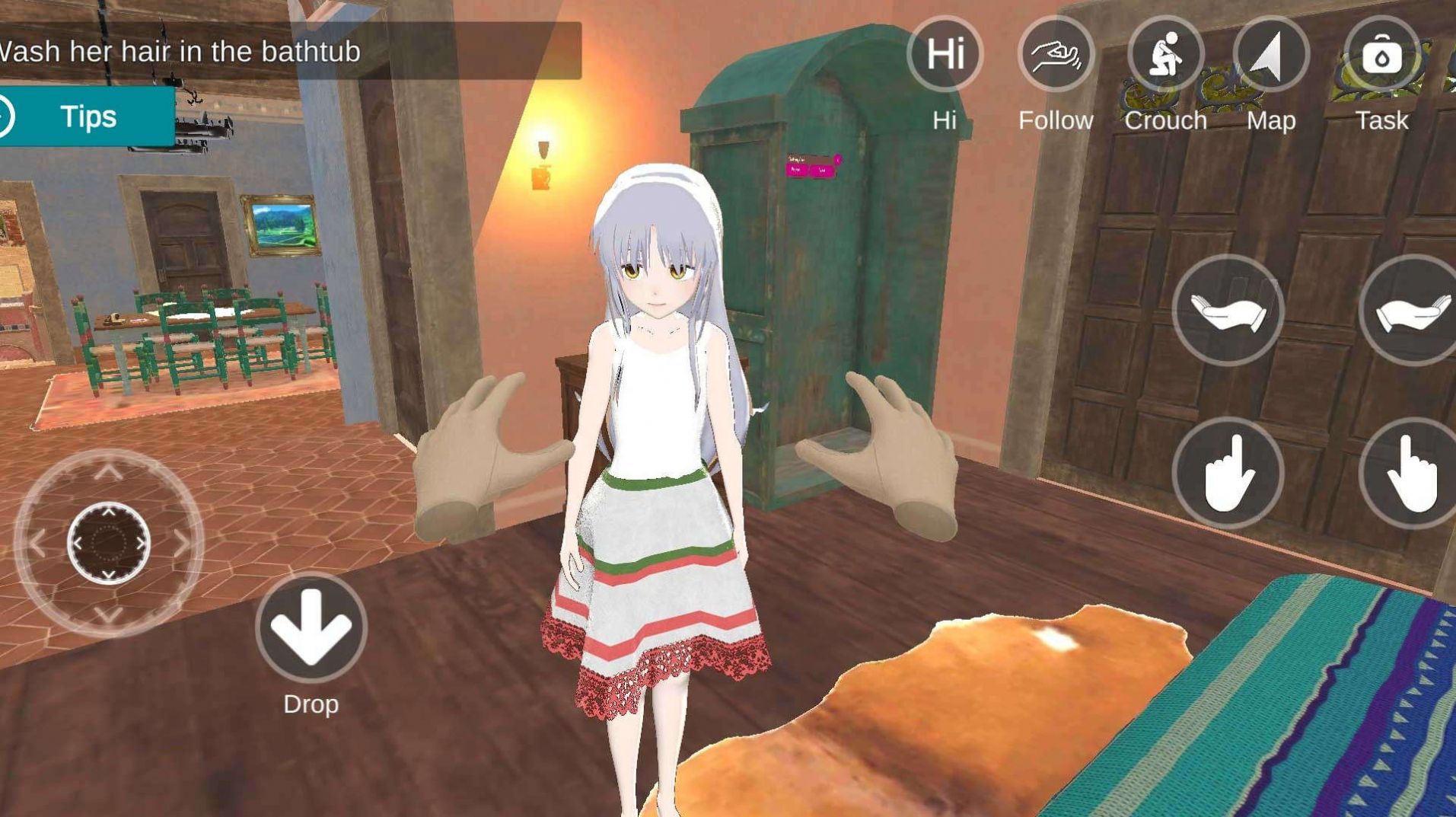The height and width of the screenshot is (817, 1456).
Task: Click the hair-washing objective banner
Action: click(x=289, y=52)
